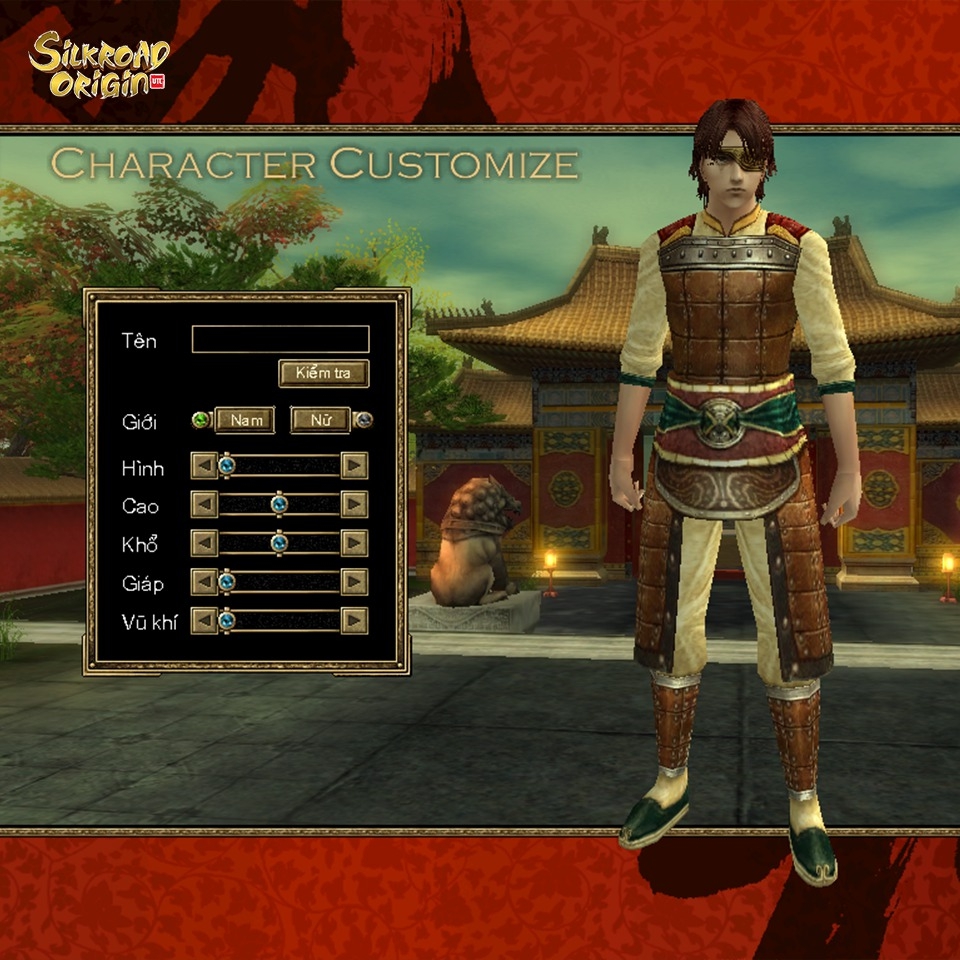960x960 pixels.
Task: Select next Giáp armor with right arrow
Action: 354,582
